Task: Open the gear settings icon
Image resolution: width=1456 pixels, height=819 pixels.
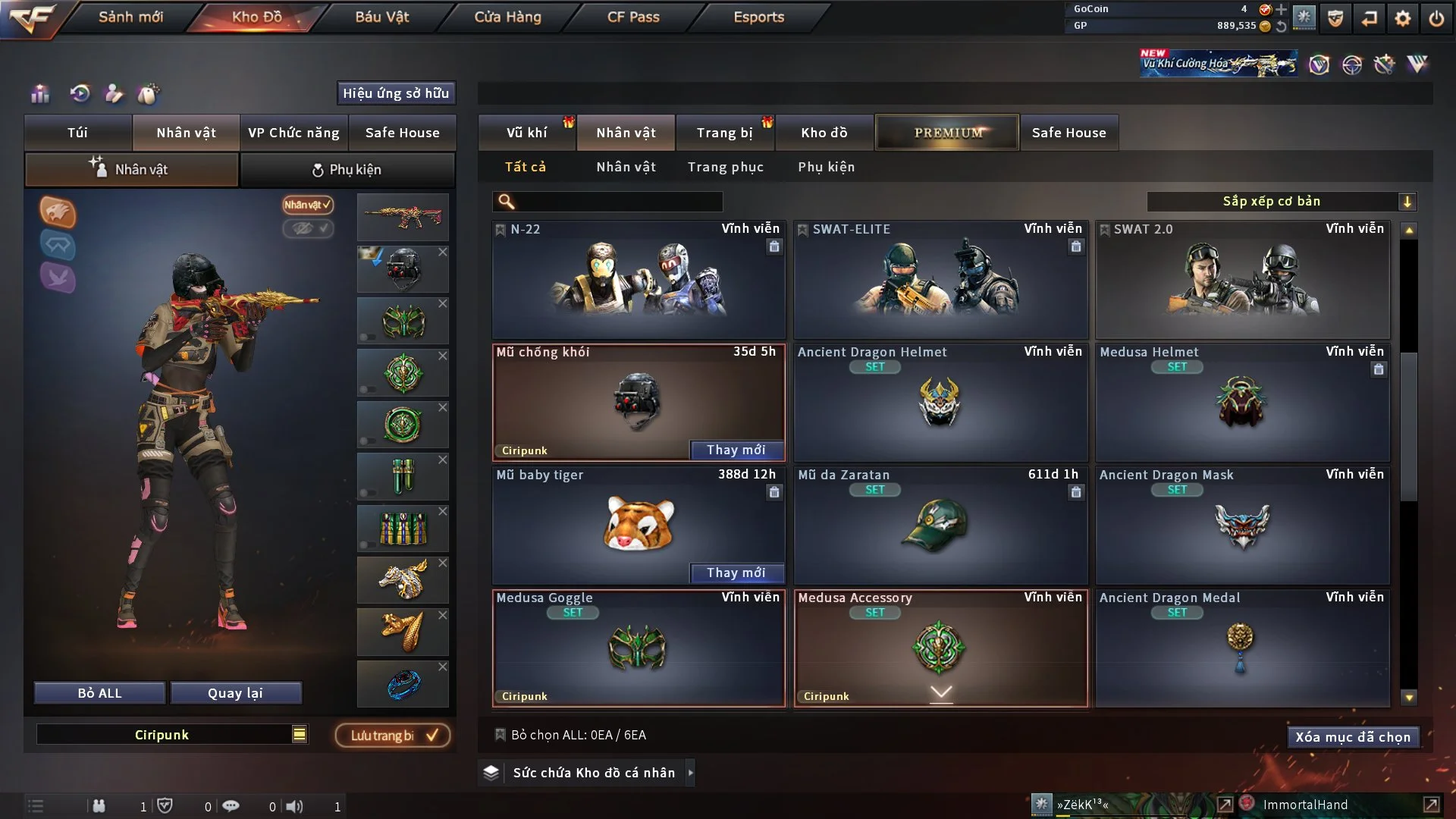Action: 1403,18
